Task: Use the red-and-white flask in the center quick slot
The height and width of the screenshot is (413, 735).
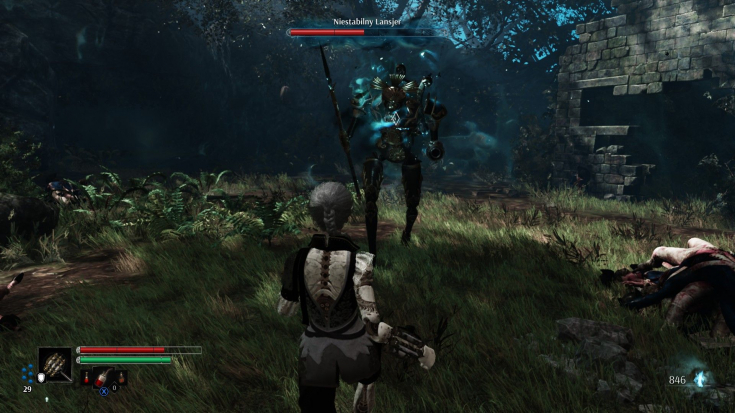Action: 102,376
